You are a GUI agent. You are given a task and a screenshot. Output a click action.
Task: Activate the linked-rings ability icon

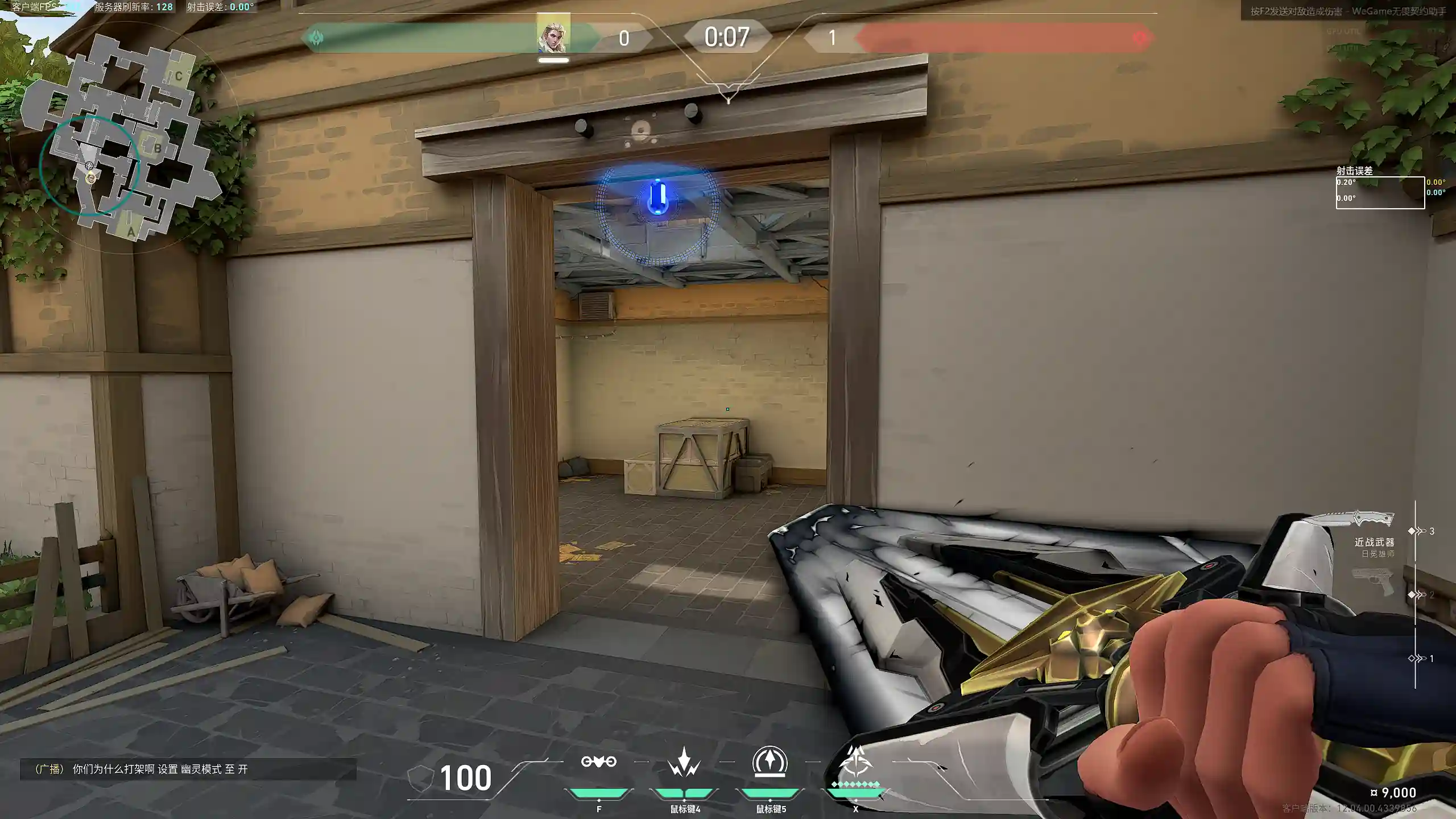point(598,762)
